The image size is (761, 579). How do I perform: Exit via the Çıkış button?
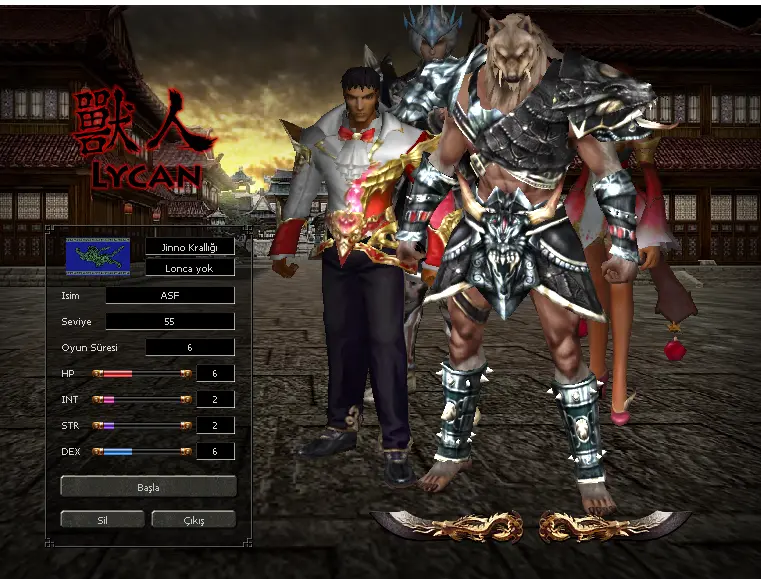click(193, 519)
